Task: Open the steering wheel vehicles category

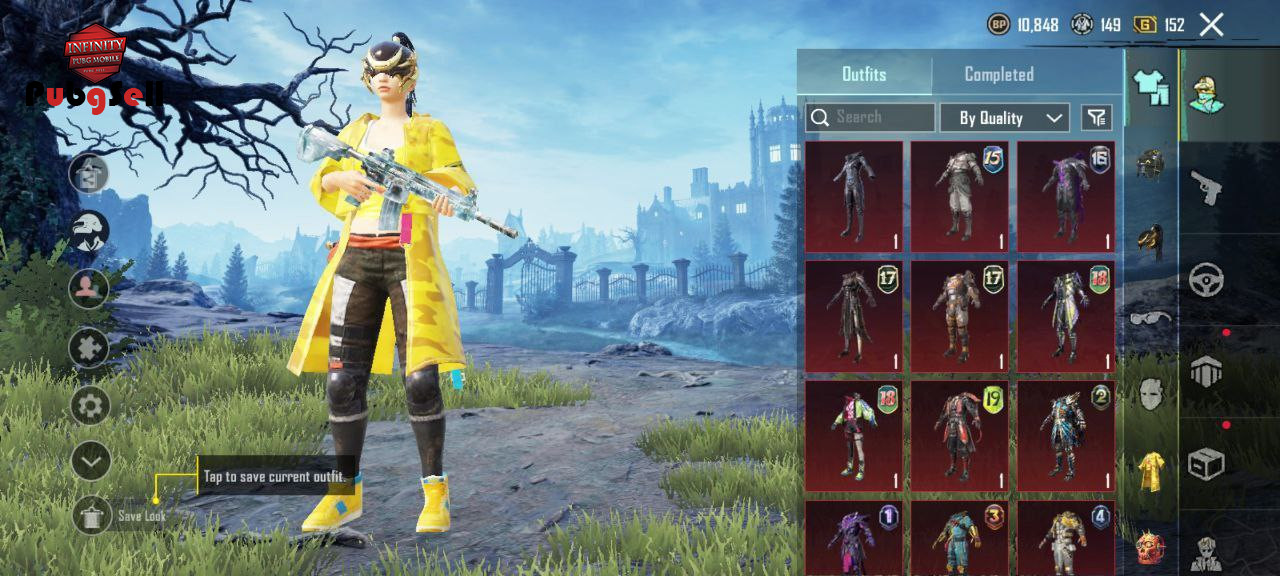Action: click(1207, 280)
